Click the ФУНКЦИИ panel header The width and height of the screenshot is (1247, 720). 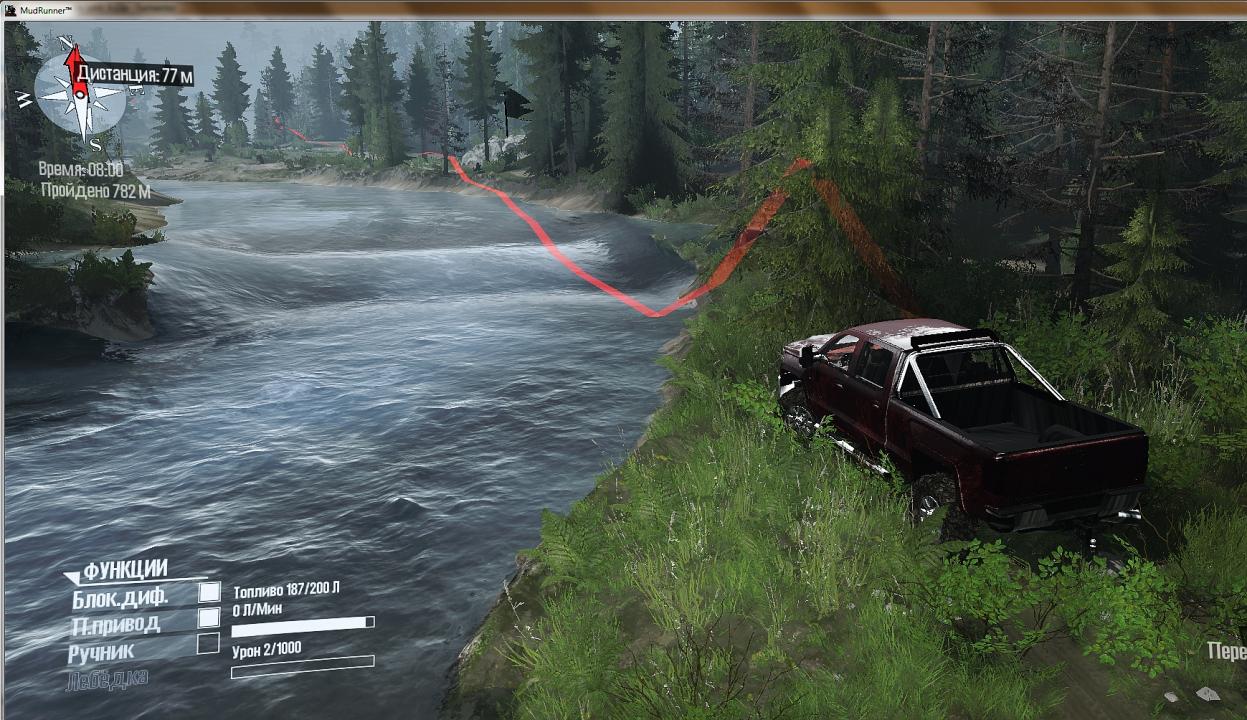(124, 570)
